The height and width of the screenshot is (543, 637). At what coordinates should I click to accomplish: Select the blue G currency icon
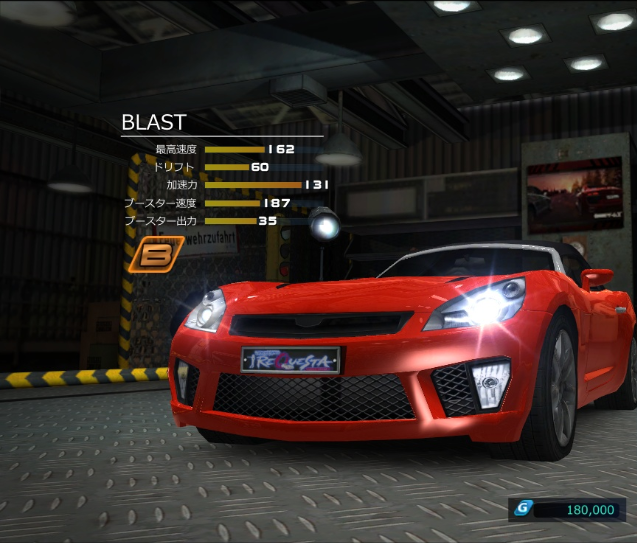click(521, 509)
